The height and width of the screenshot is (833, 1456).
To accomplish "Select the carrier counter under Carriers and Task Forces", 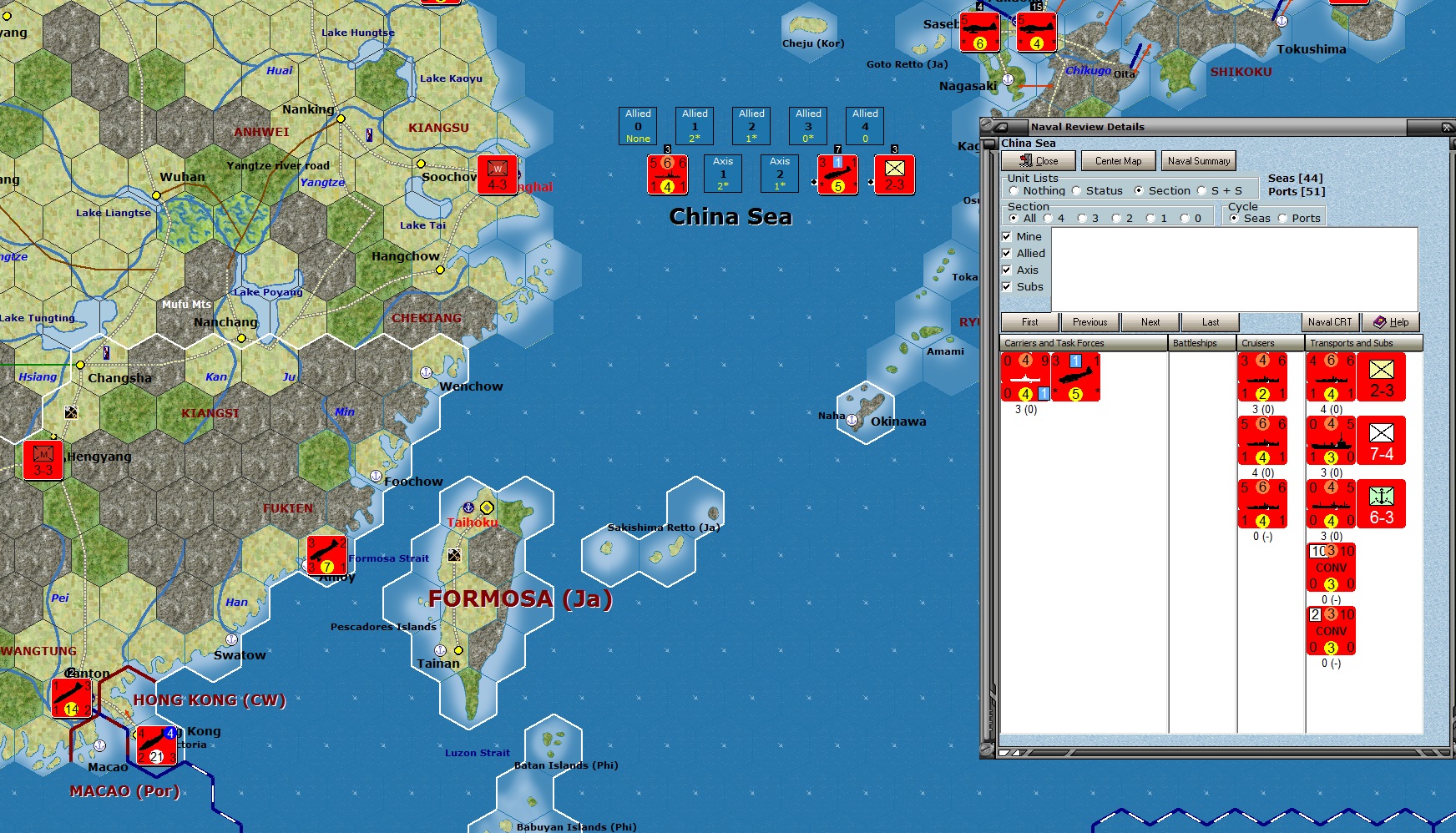I will pos(1024,377).
